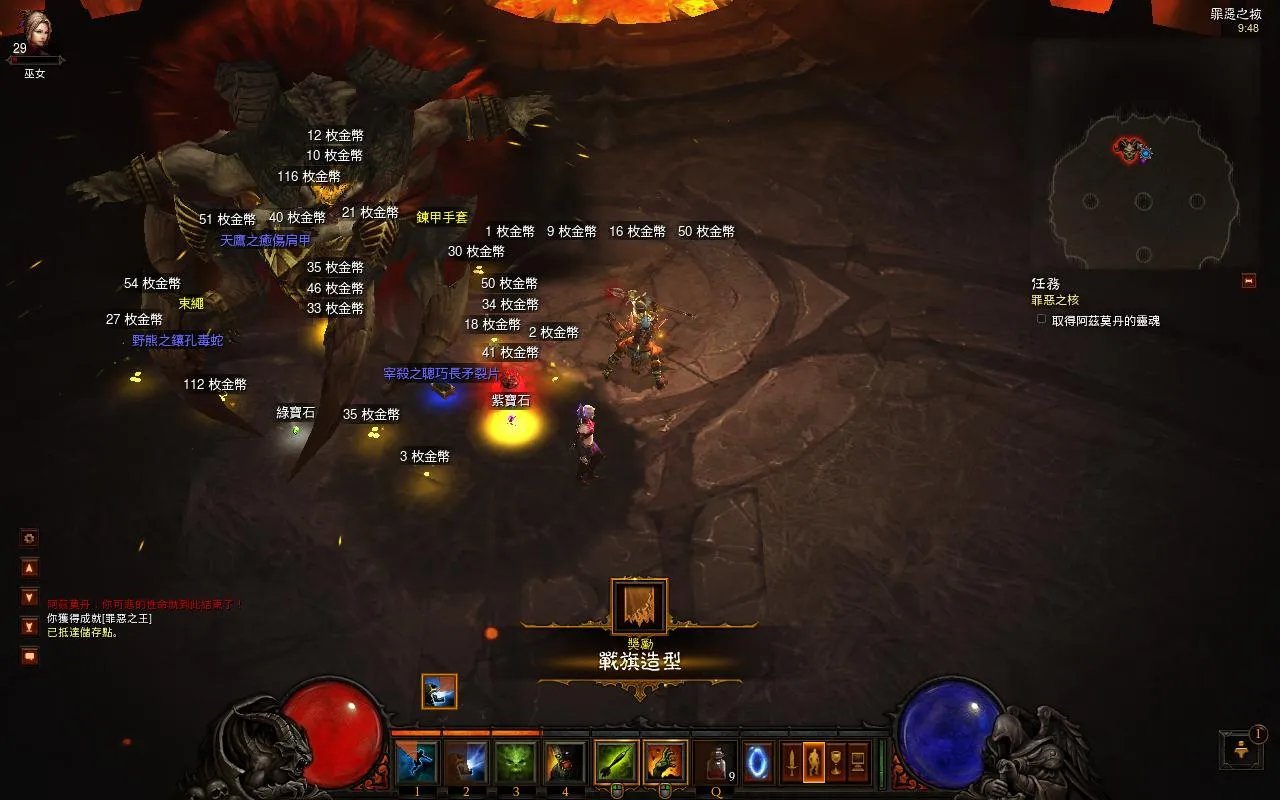The image size is (1280, 800).
Task: Open chat input with the speech bubble button
Action: [x=30, y=656]
